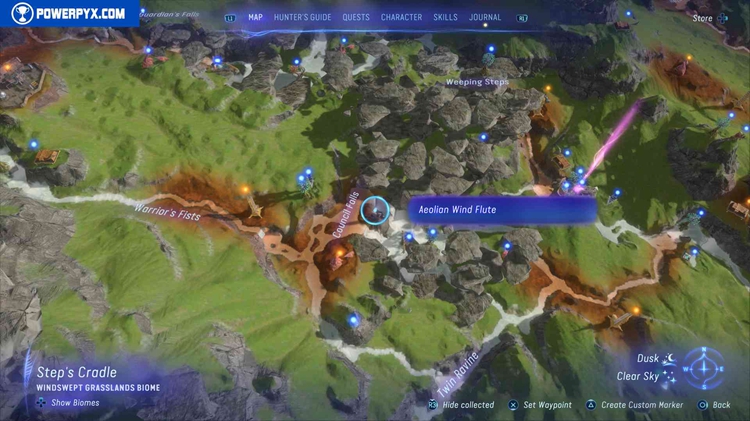Click the PowerPyx.com logo overlay

coord(69,13)
